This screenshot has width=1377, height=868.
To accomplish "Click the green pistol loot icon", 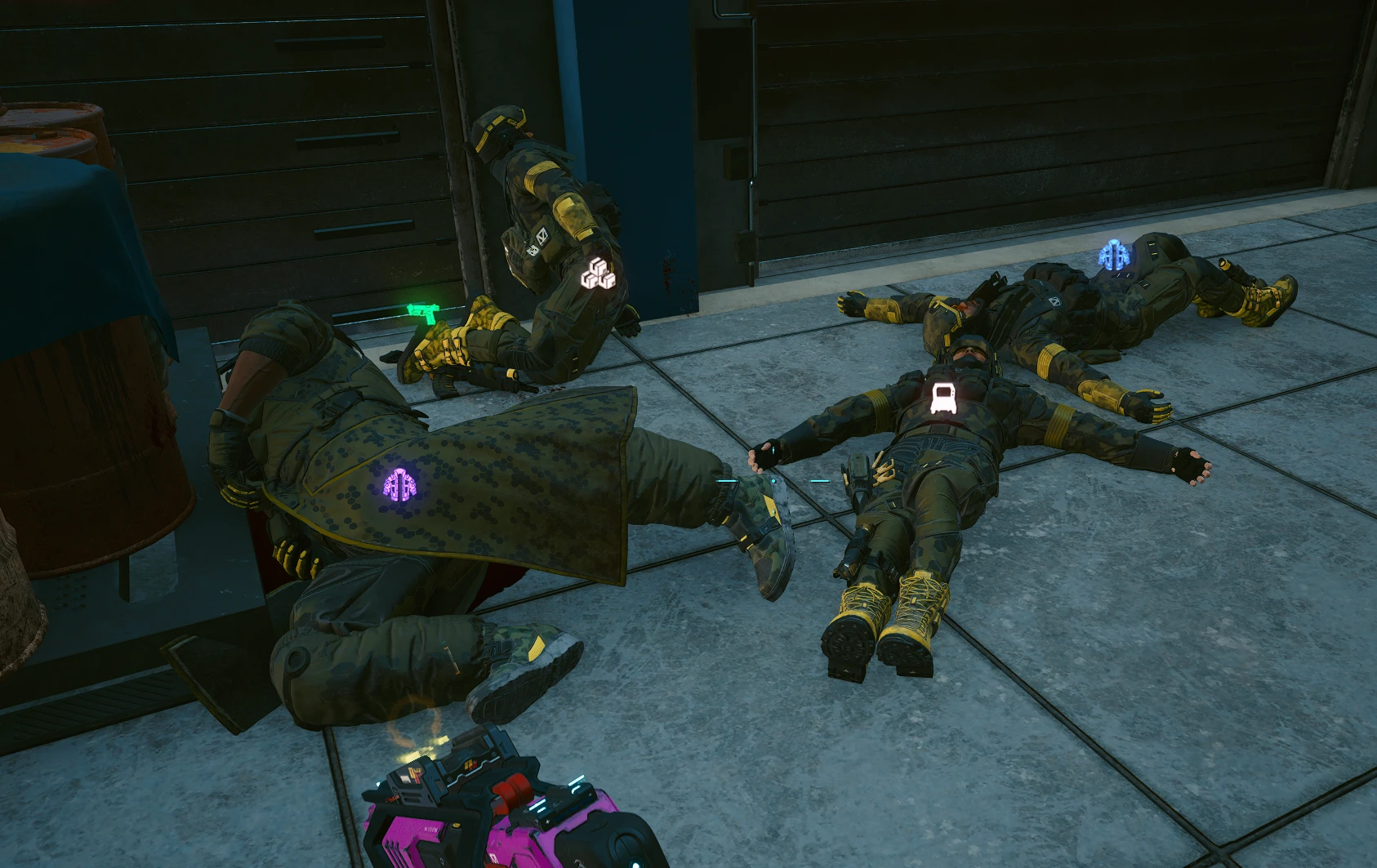I will pos(423,311).
